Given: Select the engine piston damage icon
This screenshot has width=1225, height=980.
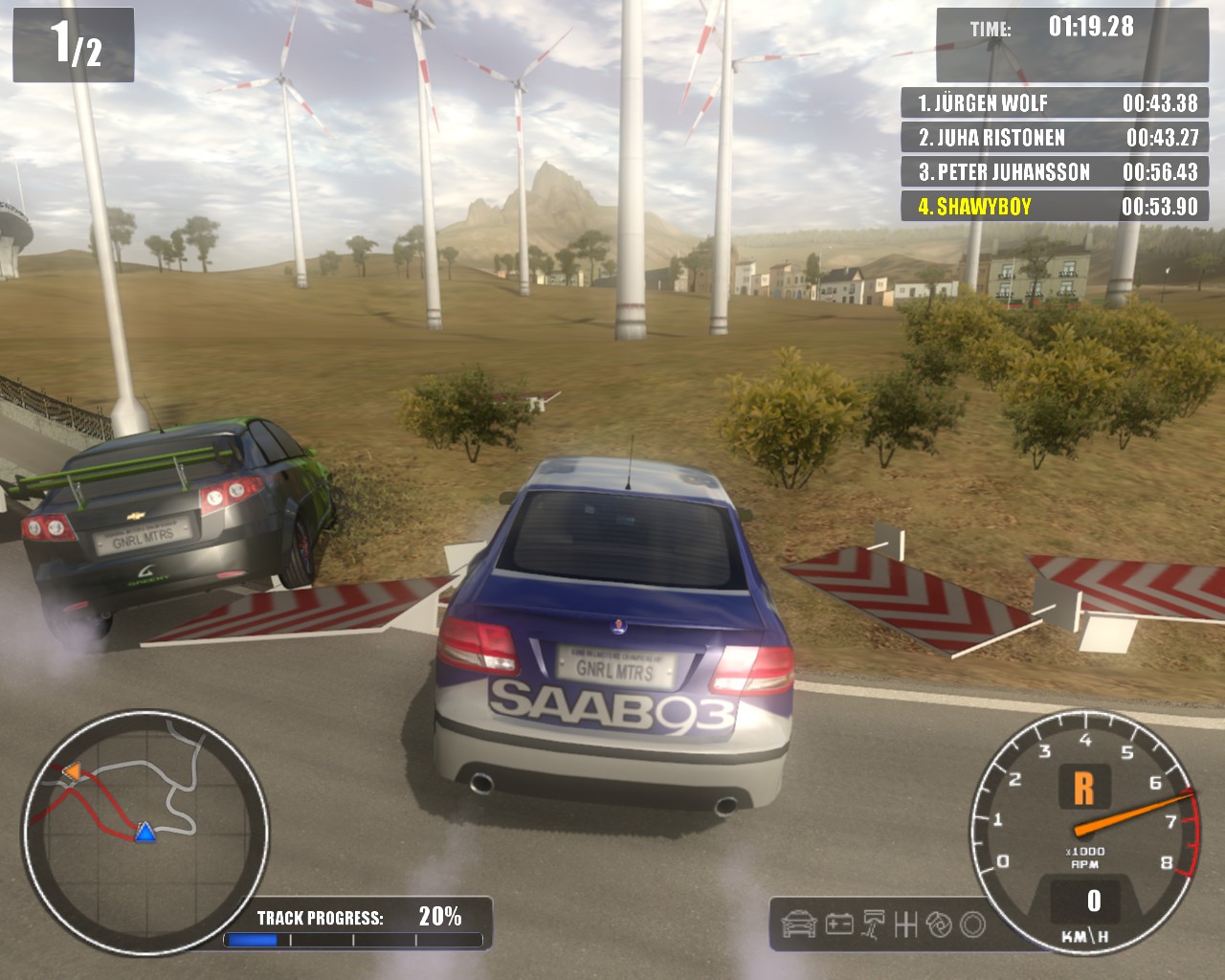Looking at the screenshot, I should [x=874, y=924].
